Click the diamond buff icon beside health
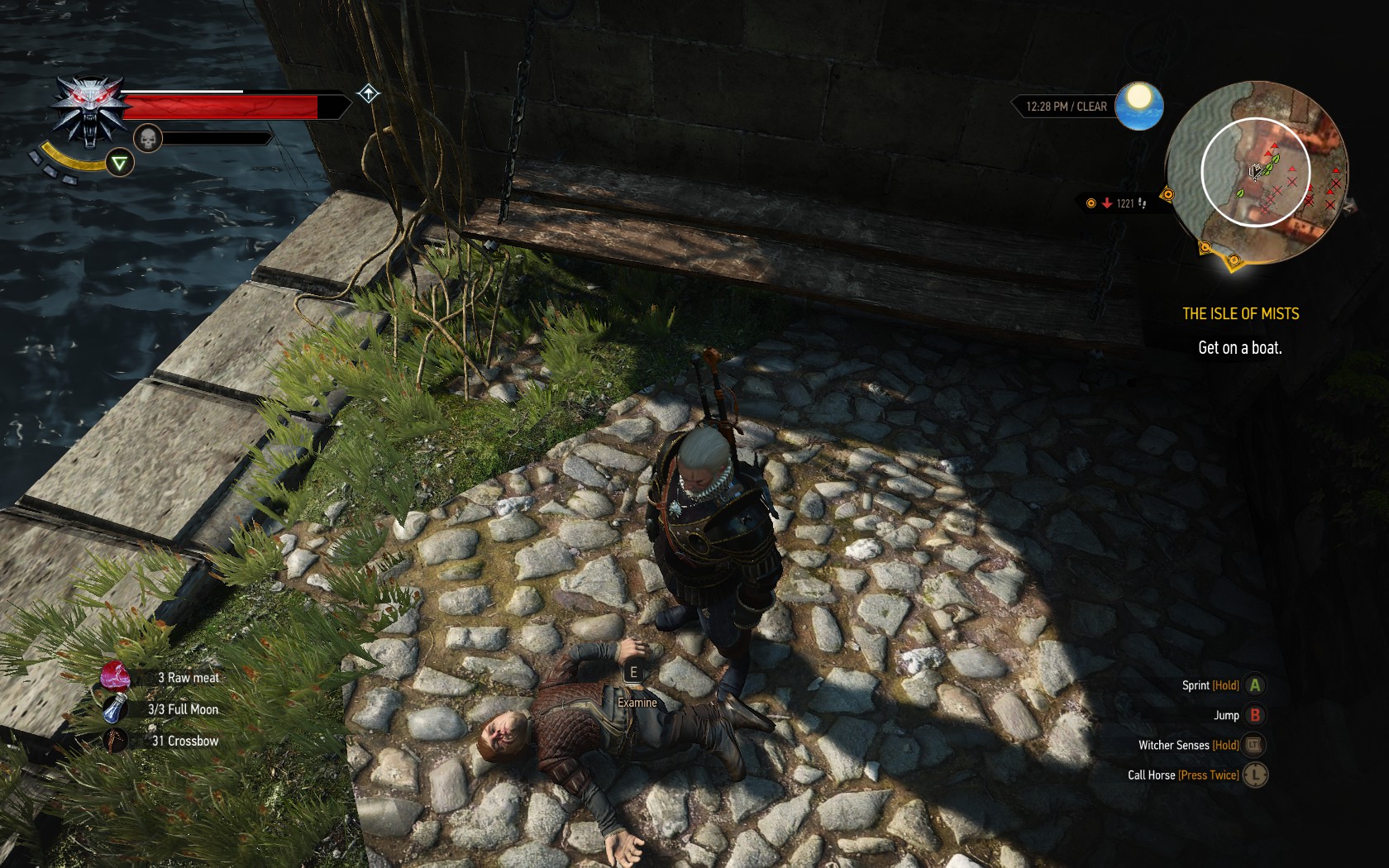The height and width of the screenshot is (868, 1389). pos(369,93)
